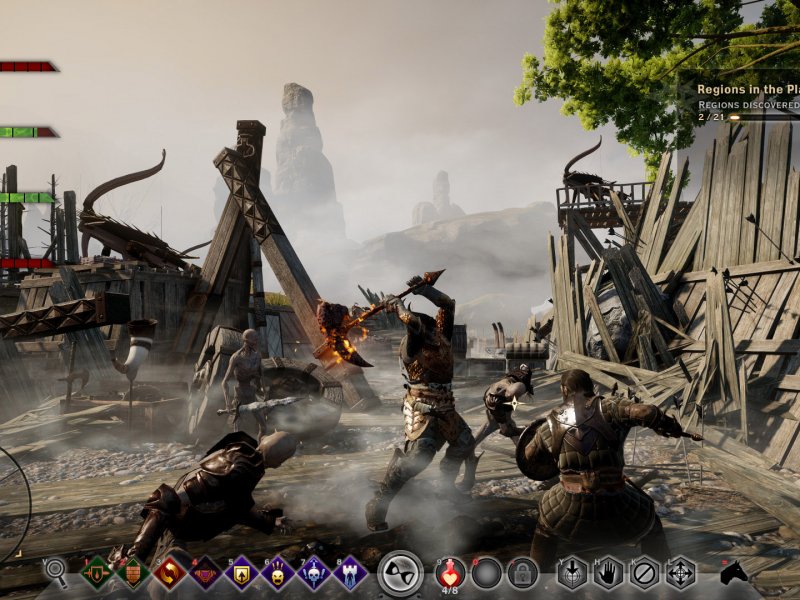Order party to attack the target
This screenshot has width=800, height=600.
(572, 573)
